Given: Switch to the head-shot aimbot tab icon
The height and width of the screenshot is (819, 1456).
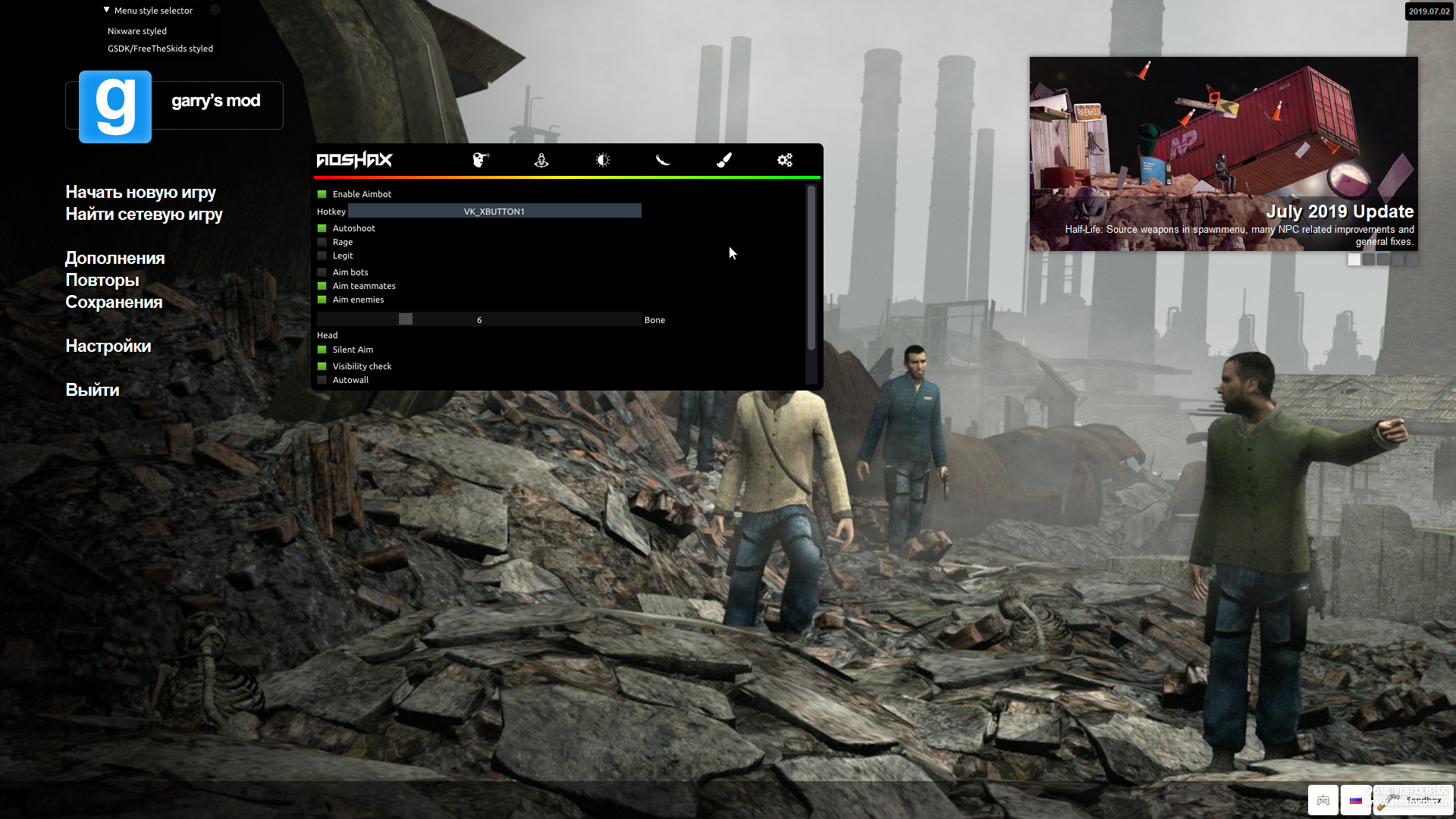Looking at the screenshot, I should [481, 160].
